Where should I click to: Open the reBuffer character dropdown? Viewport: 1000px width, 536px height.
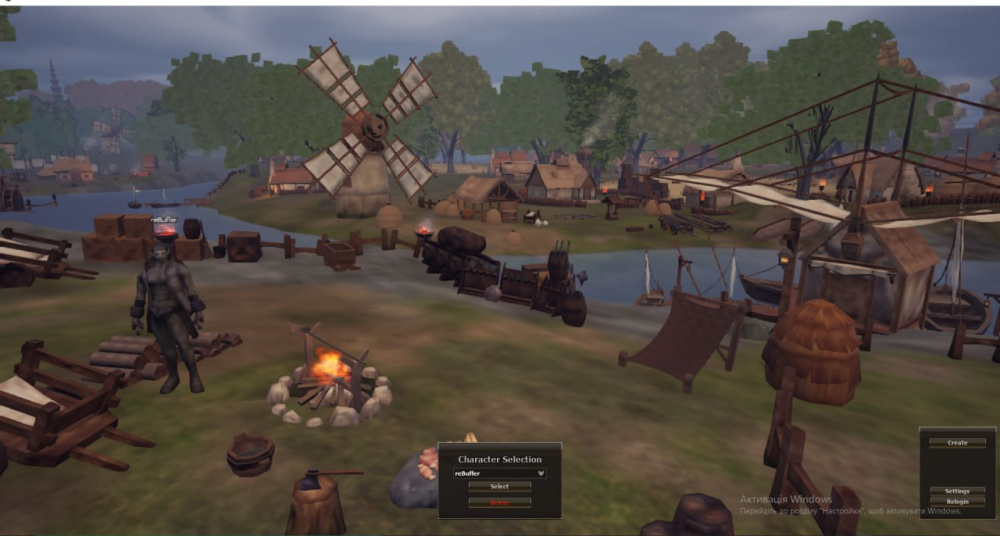(x=499, y=473)
